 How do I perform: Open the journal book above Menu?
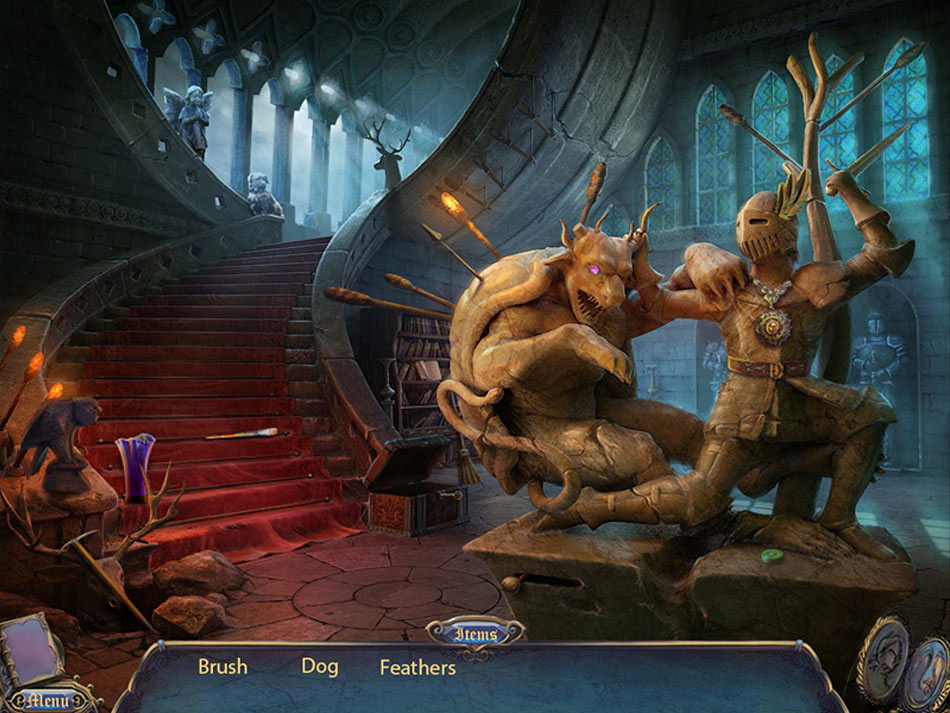coord(34,652)
